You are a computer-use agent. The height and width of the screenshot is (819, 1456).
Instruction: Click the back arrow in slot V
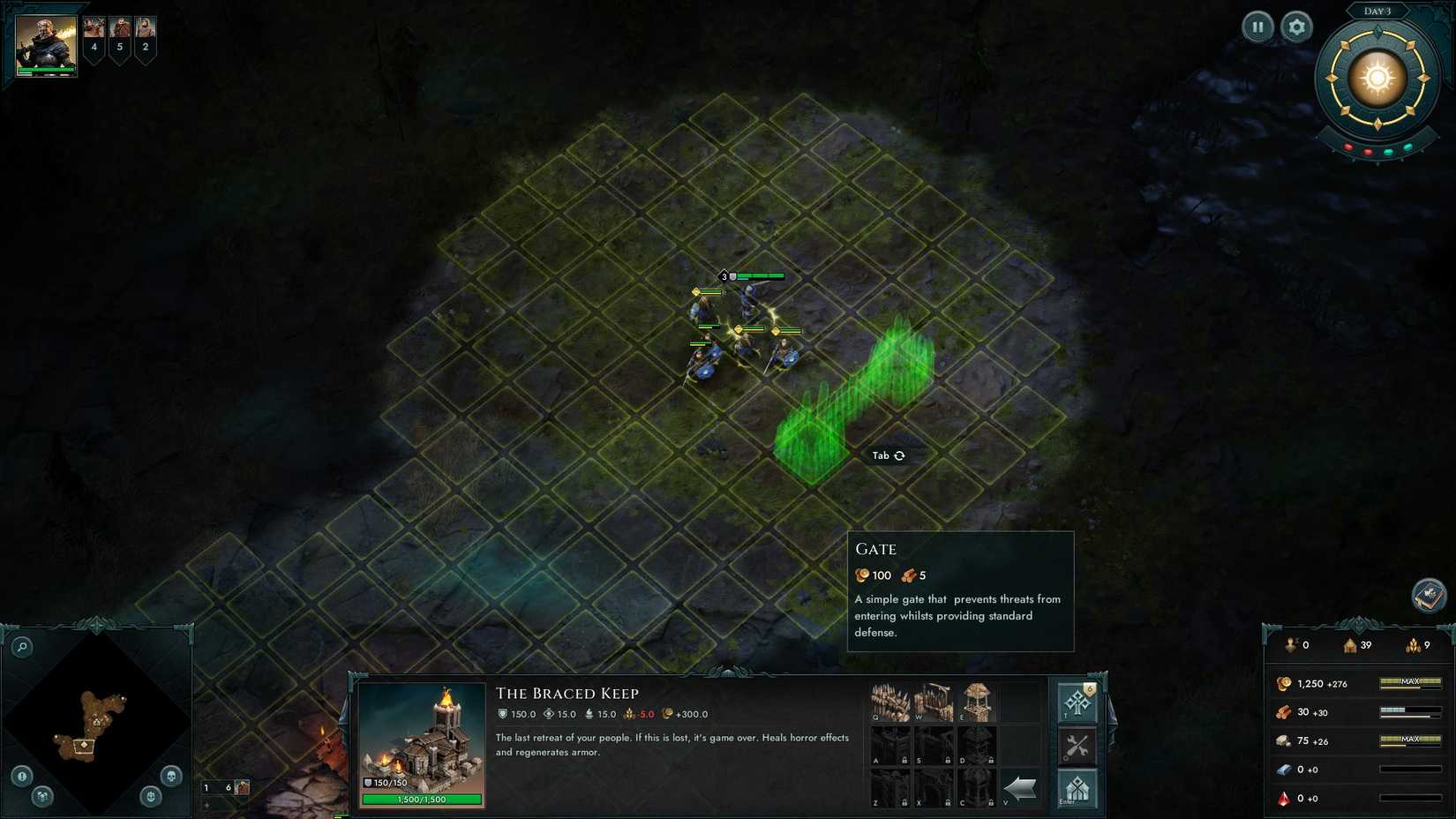pos(1018,787)
